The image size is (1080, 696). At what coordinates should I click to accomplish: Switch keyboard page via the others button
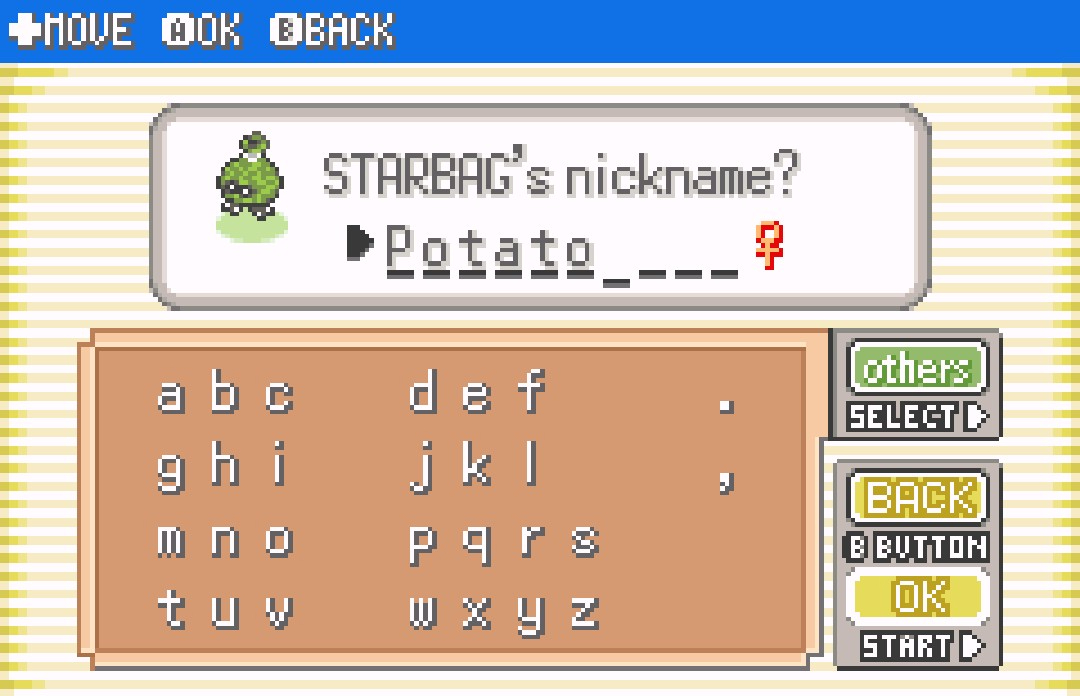tap(916, 369)
